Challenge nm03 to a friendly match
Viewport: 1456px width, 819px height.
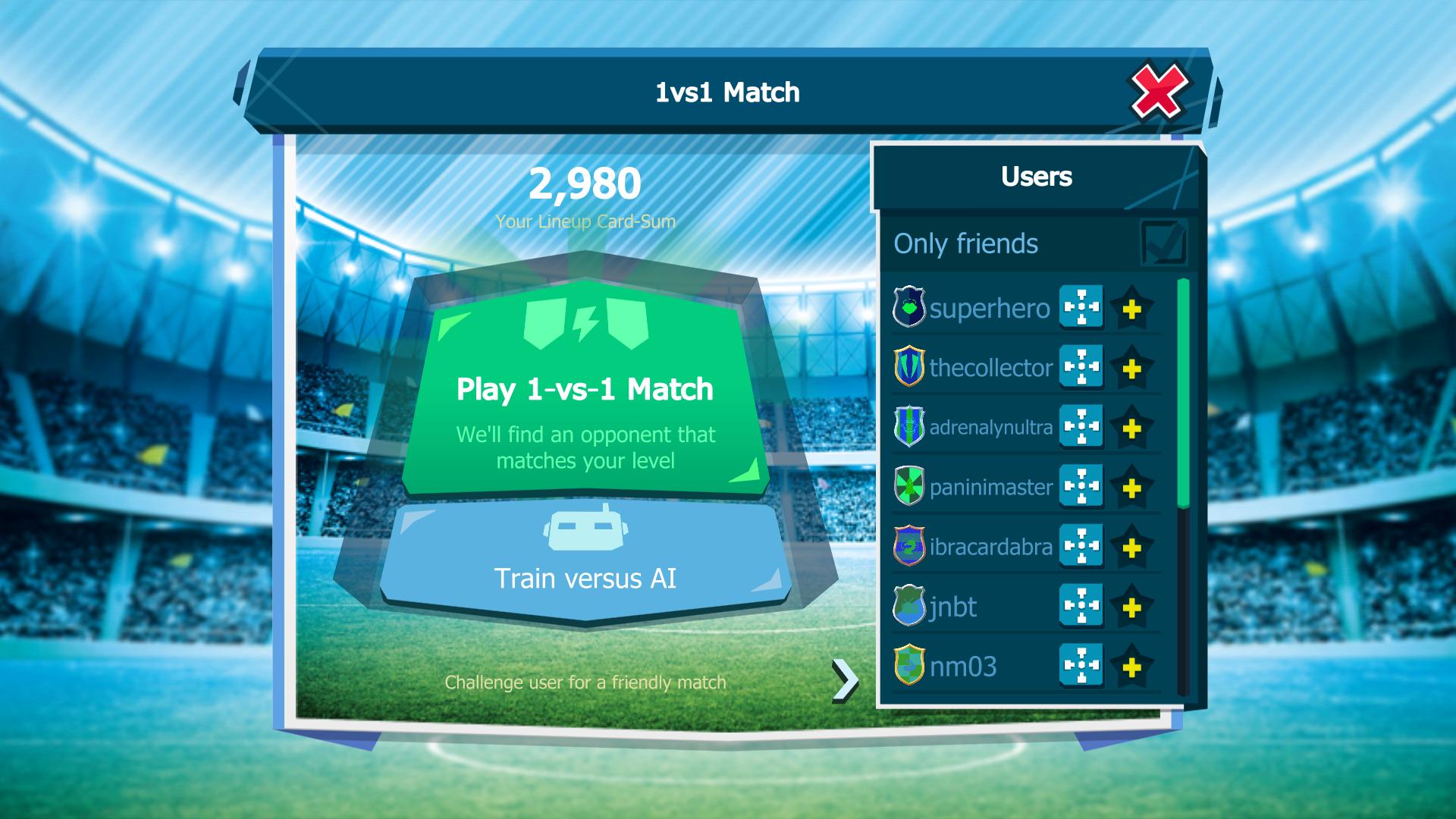(x=1081, y=666)
